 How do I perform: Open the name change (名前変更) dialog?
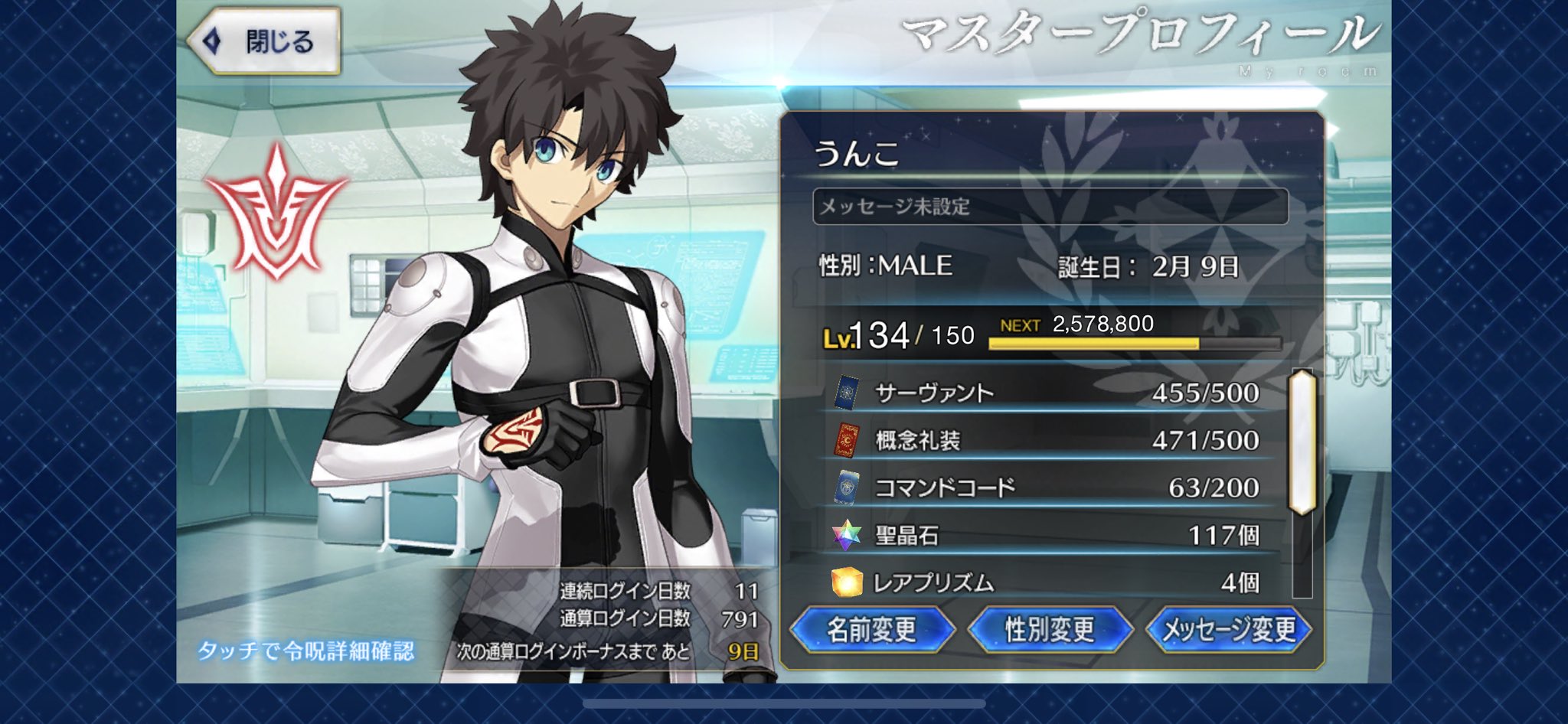(x=871, y=630)
